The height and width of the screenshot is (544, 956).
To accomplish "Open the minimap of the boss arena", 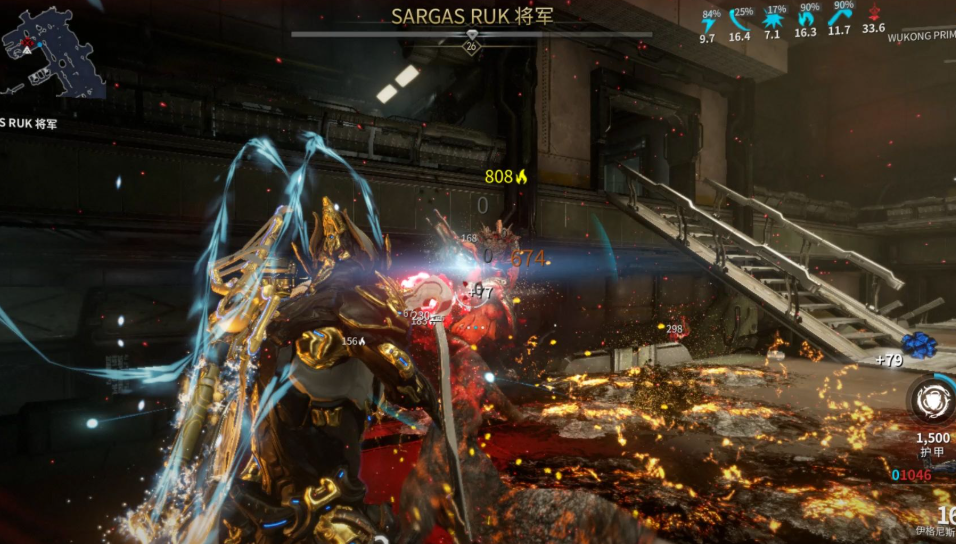I will pyautogui.click(x=50, y=50).
